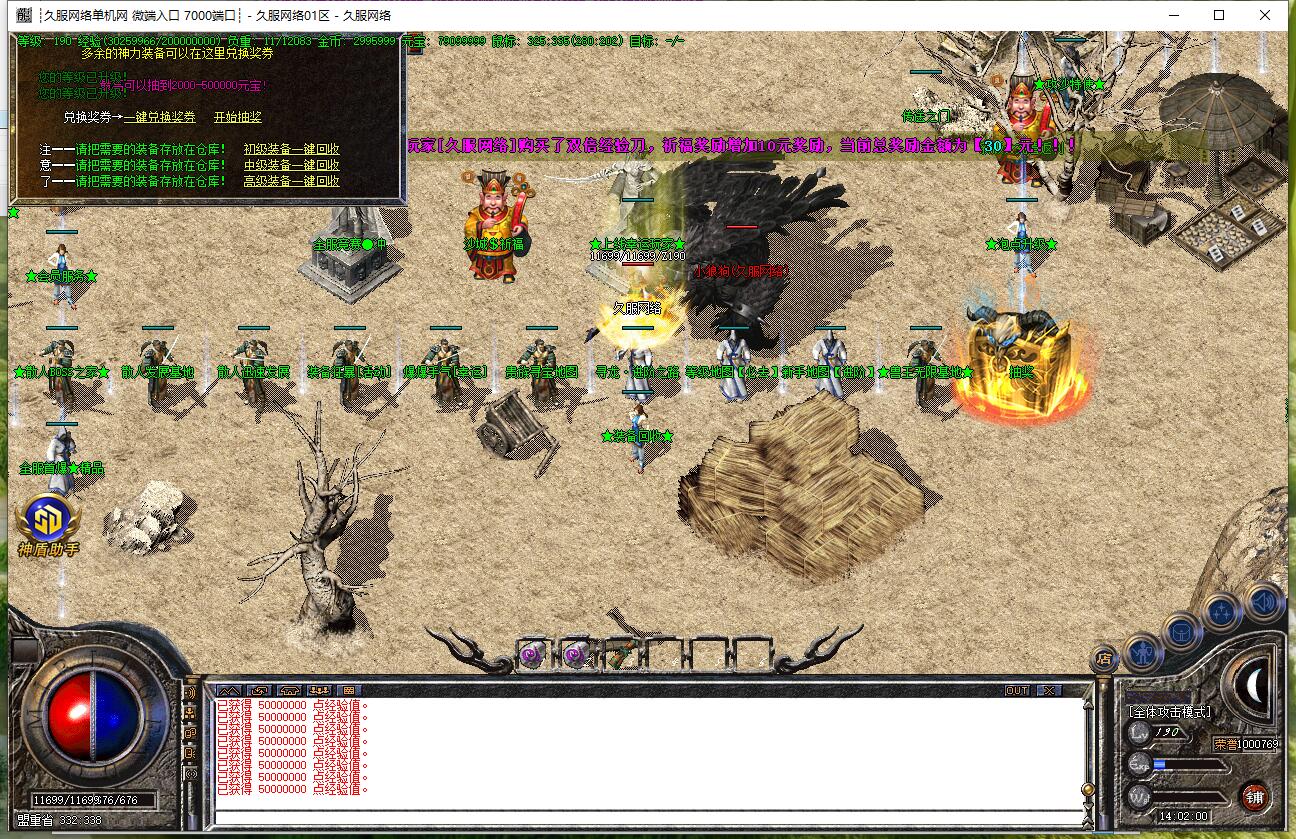Screen dimensions: 1296x839
Task: Click the round 店 shop button
Action: (1104, 659)
